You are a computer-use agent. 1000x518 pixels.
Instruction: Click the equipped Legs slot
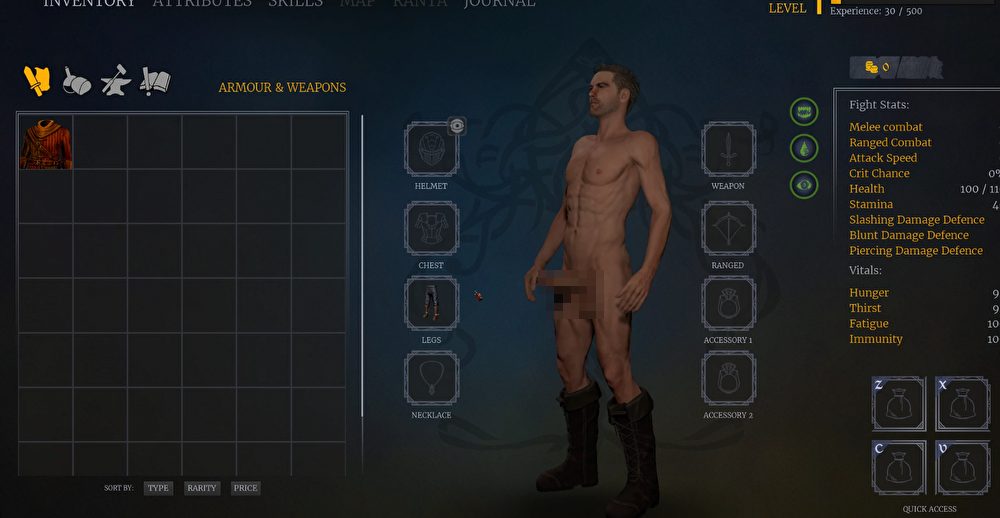(x=431, y=303)
